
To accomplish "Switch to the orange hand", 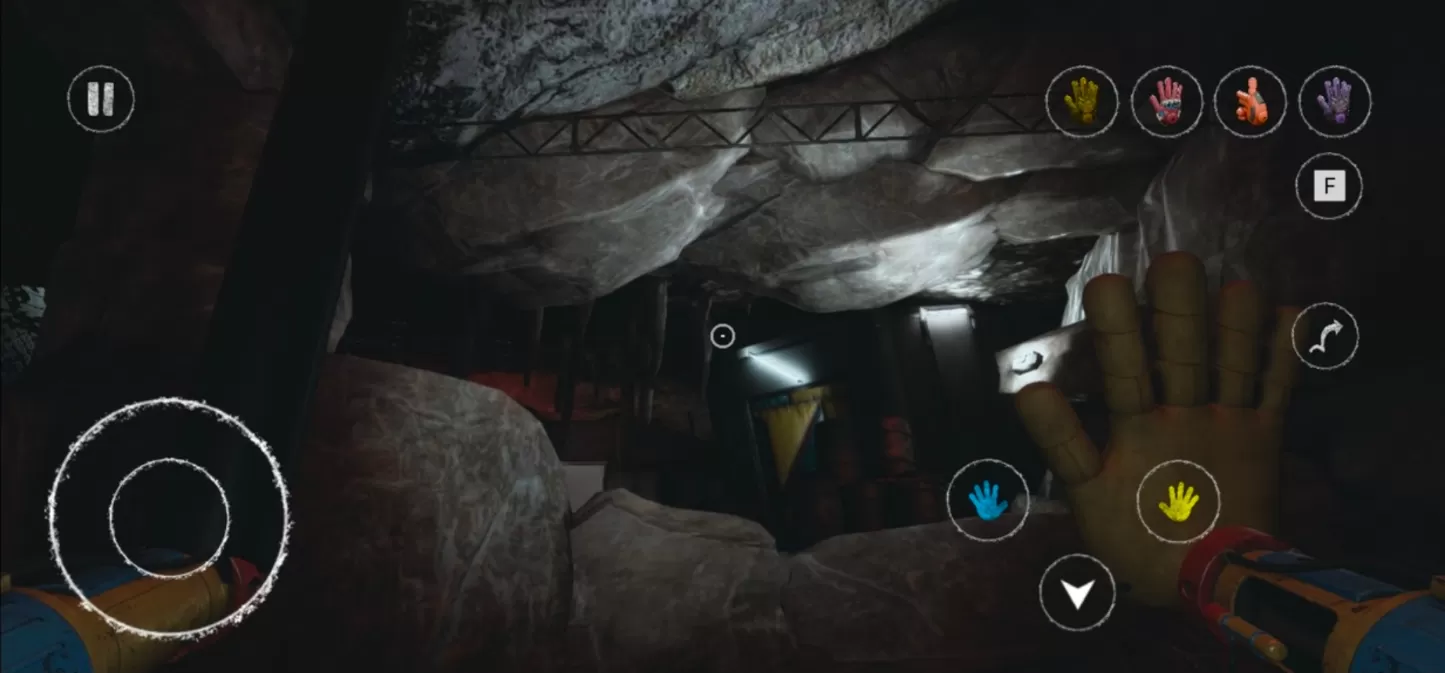I will [1250, 102].
